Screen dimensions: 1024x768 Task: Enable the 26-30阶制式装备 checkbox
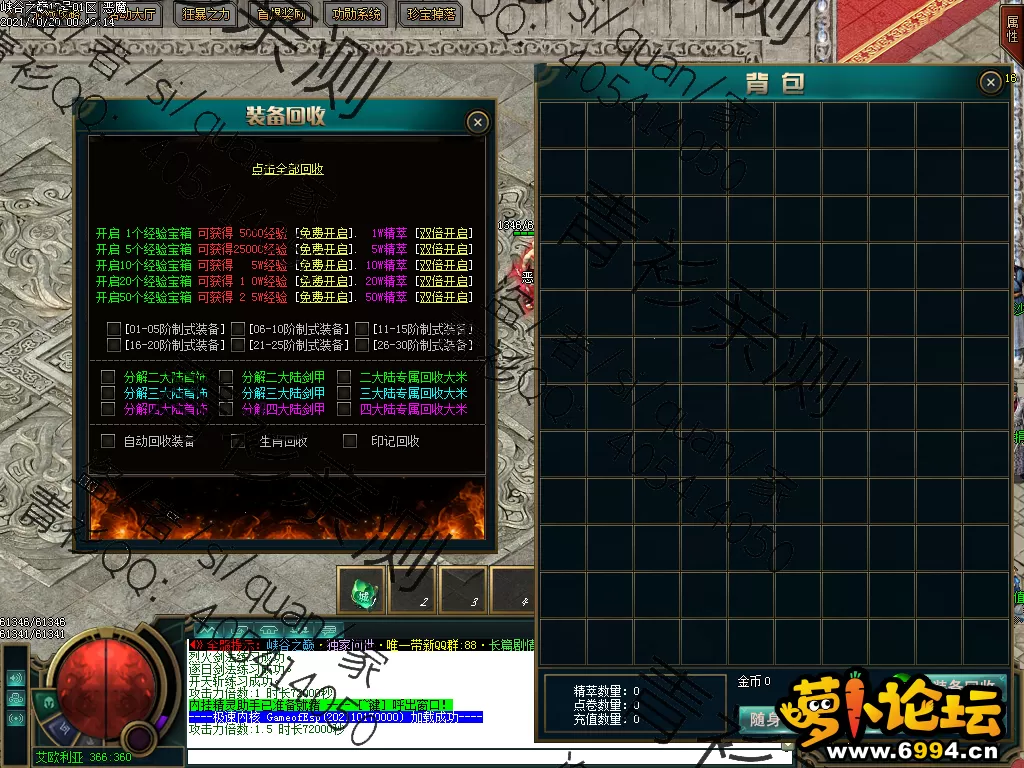[361, 345]
